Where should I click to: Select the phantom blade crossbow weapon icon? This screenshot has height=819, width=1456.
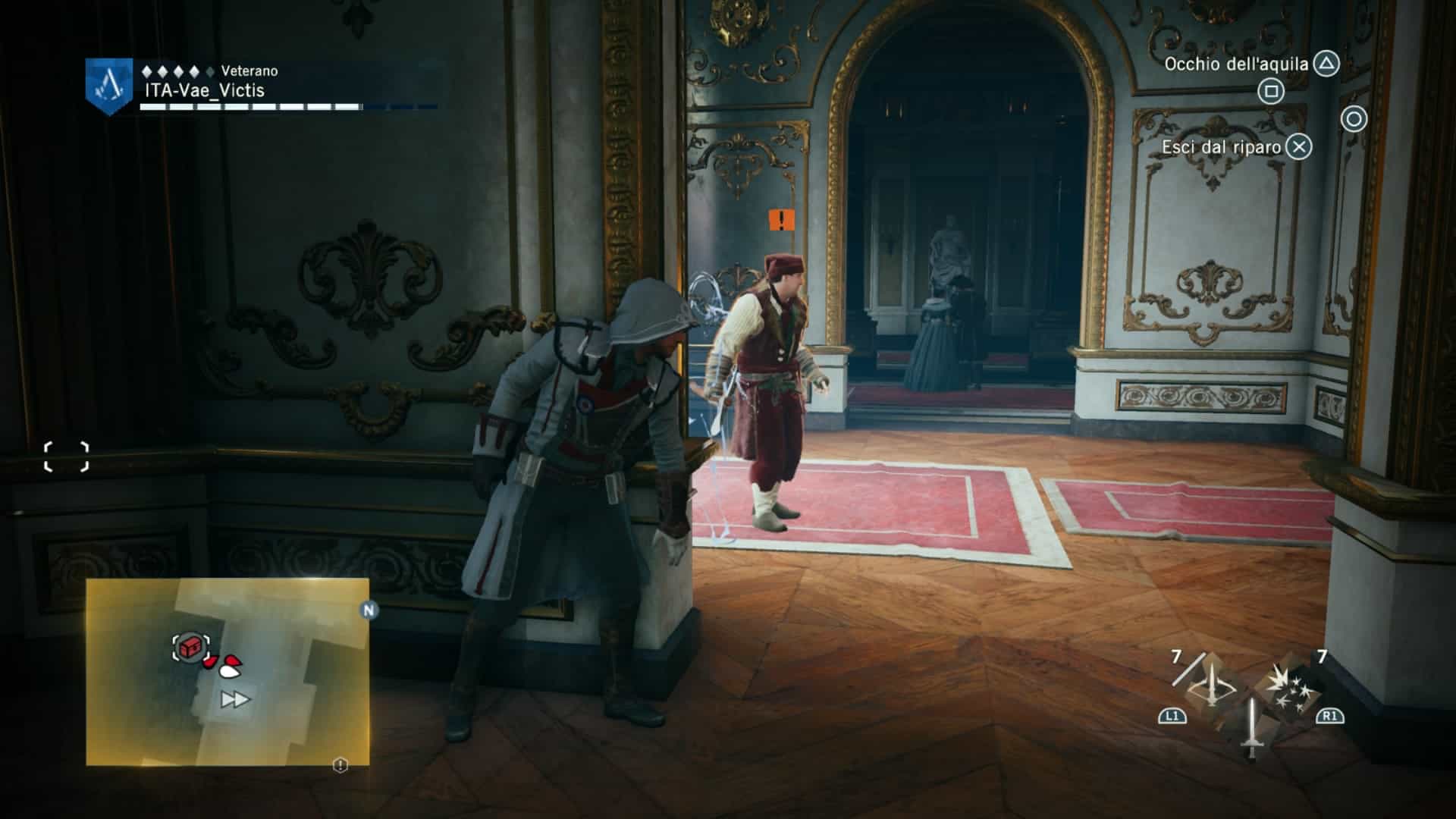[1210, 688]
